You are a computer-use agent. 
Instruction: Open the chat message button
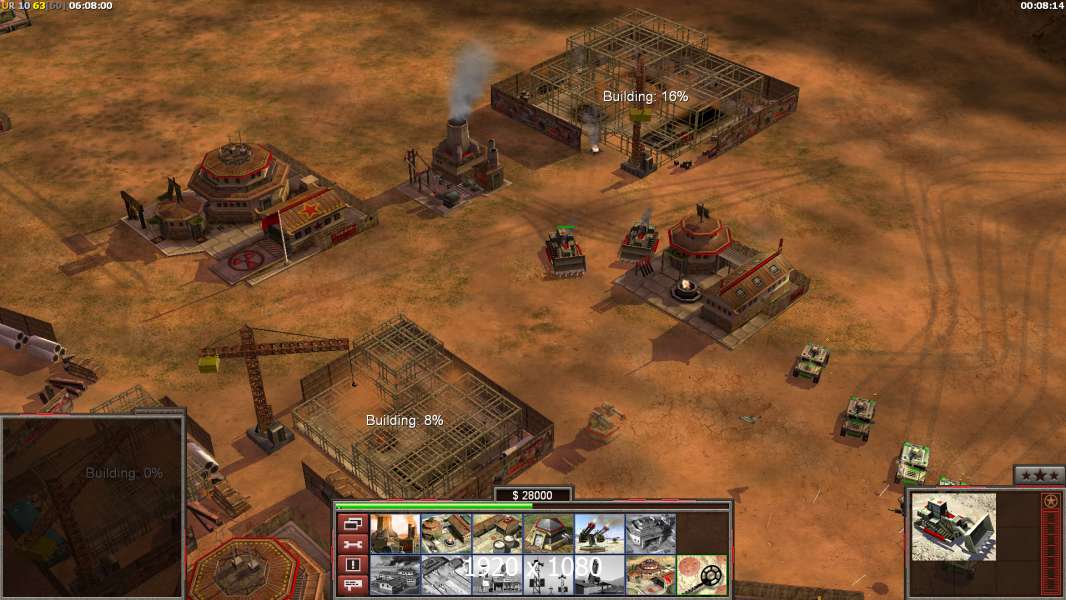tap(352, 585)
